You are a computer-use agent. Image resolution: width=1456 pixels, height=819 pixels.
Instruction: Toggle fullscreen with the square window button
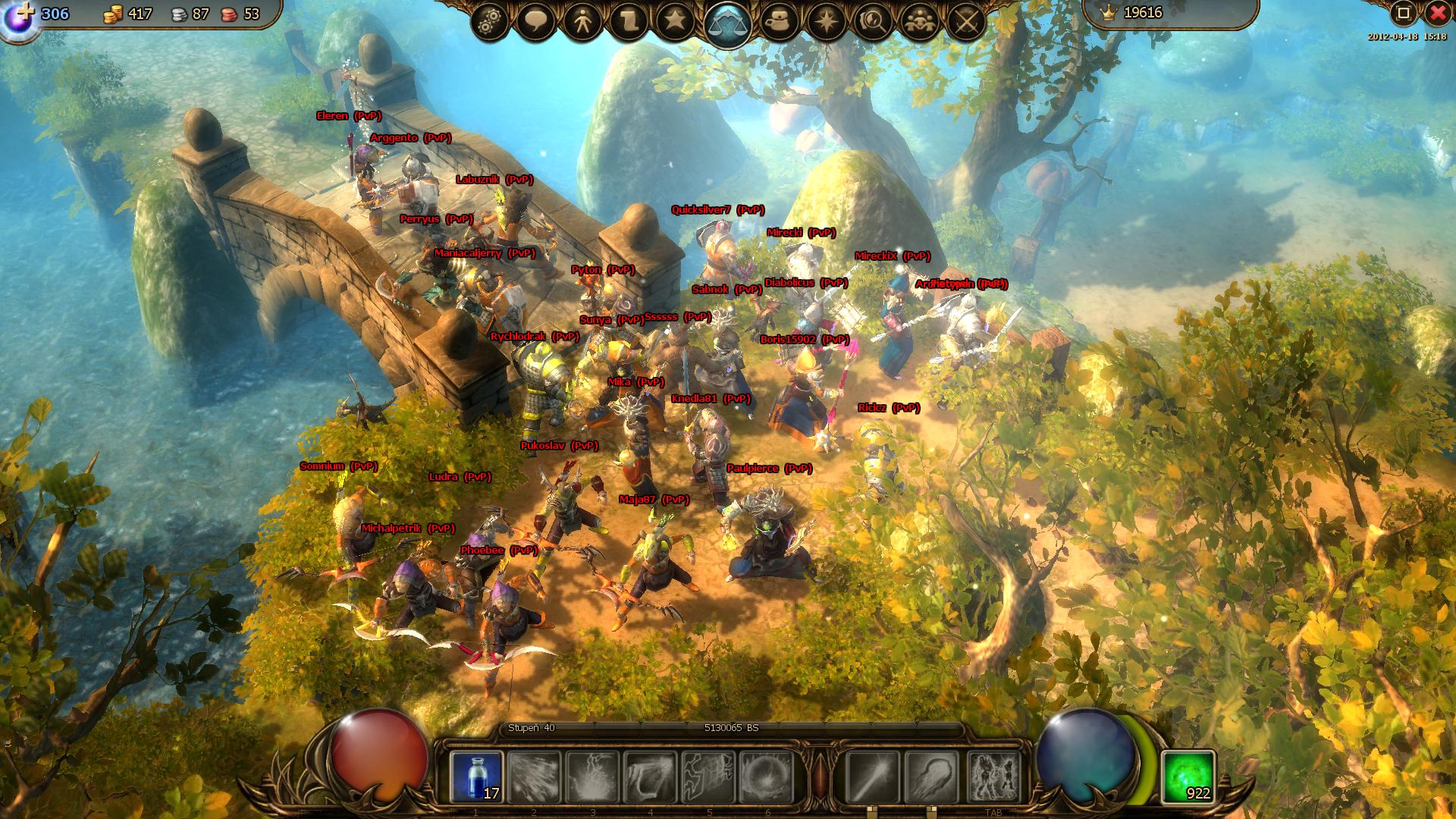pyautogui.click(x=1403, y=13)
